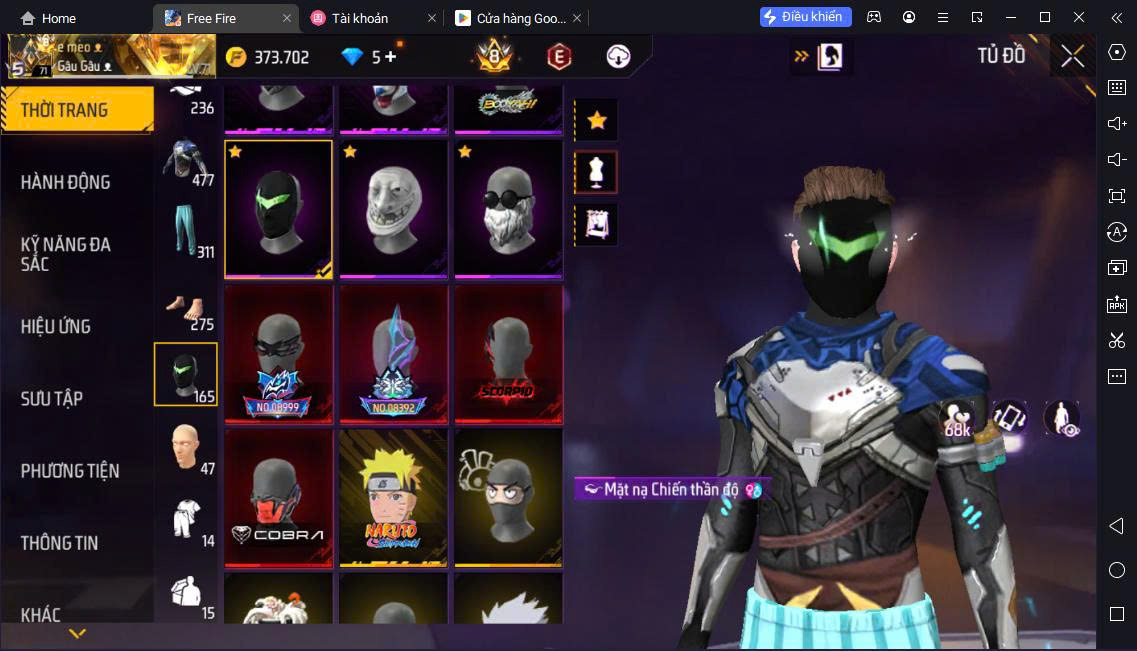
Task: Open the mannequin outfit preset button
Action: tap(597, 172)
